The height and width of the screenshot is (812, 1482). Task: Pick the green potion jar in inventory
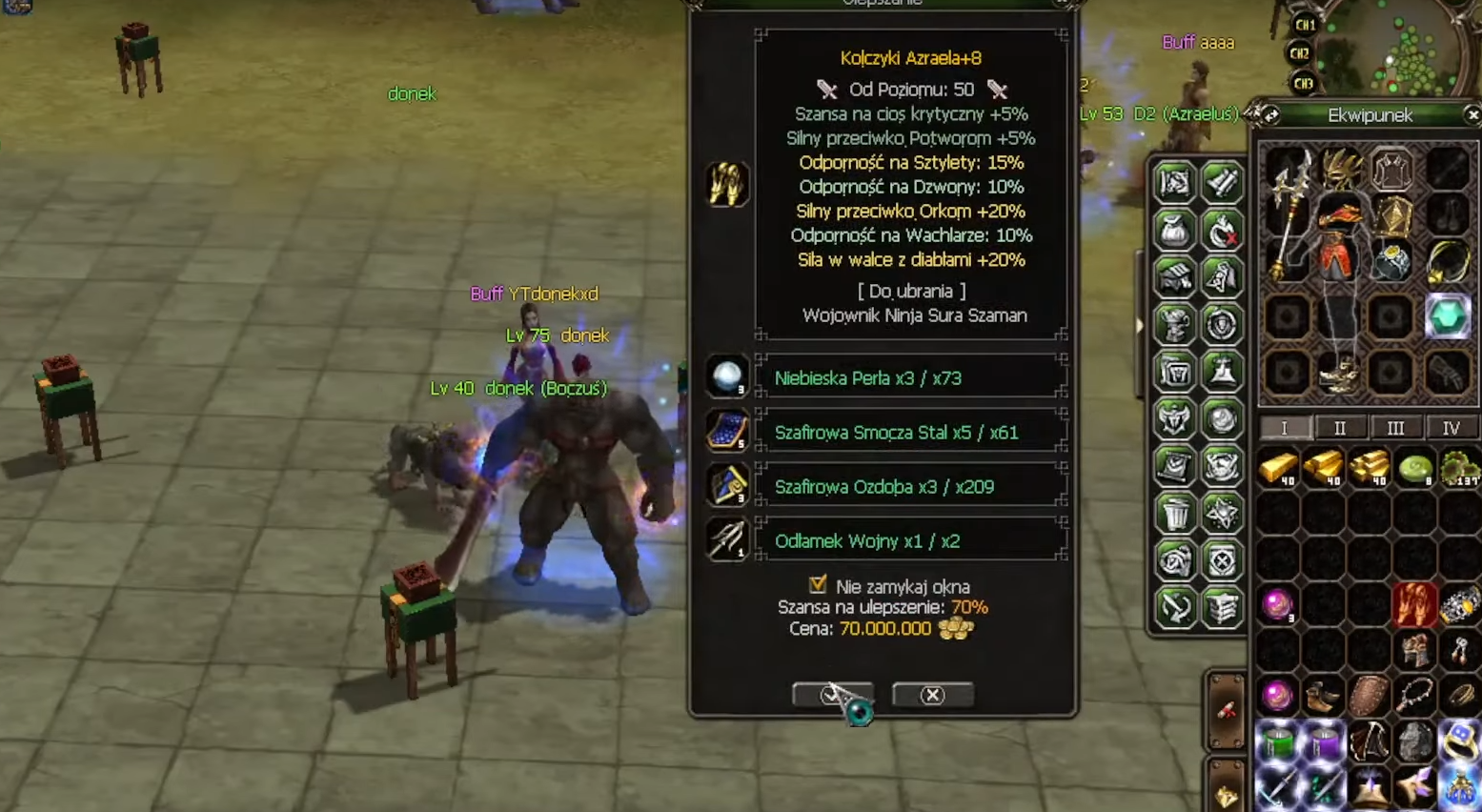click(x=1277, y=742)
